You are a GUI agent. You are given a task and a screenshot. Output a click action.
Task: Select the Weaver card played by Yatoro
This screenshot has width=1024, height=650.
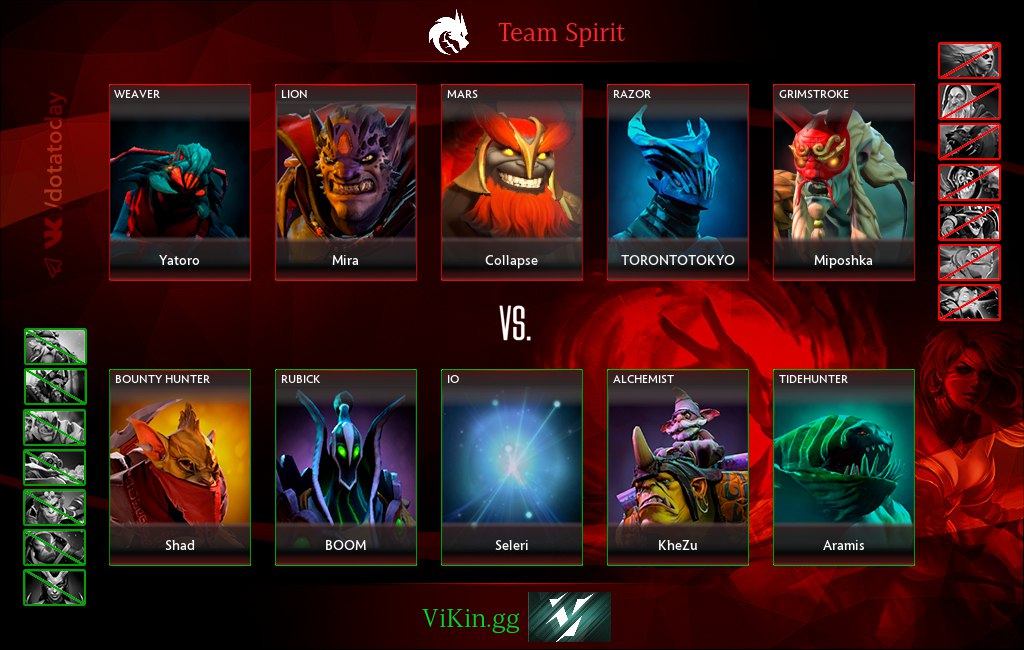click(x=180, y=182)
